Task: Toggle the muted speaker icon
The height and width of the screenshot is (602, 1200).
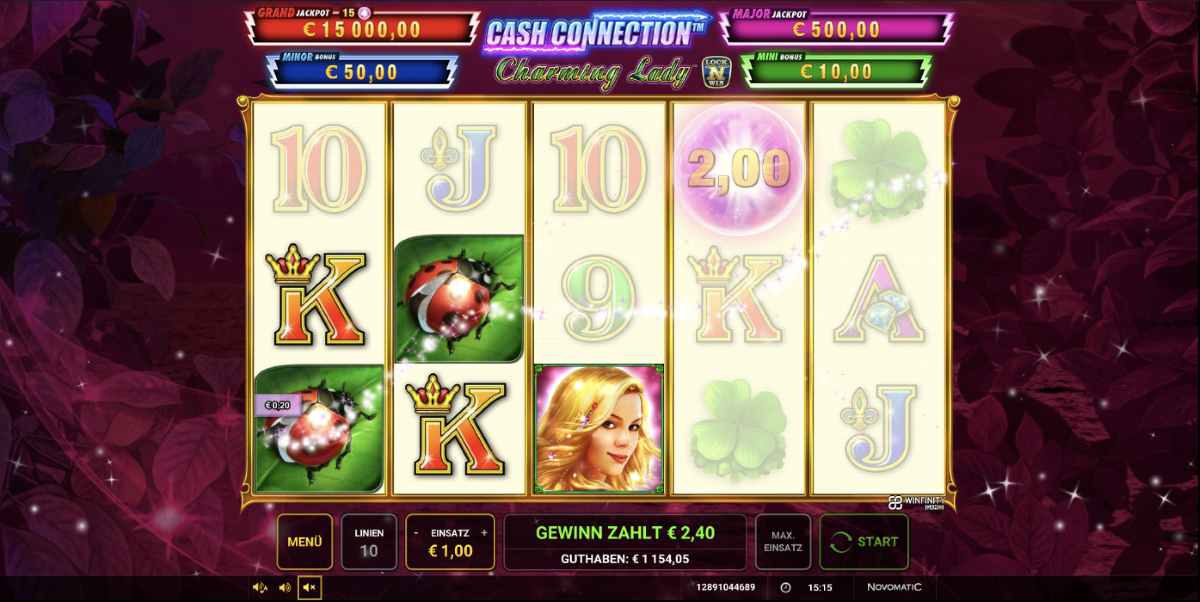Action: 309,588
